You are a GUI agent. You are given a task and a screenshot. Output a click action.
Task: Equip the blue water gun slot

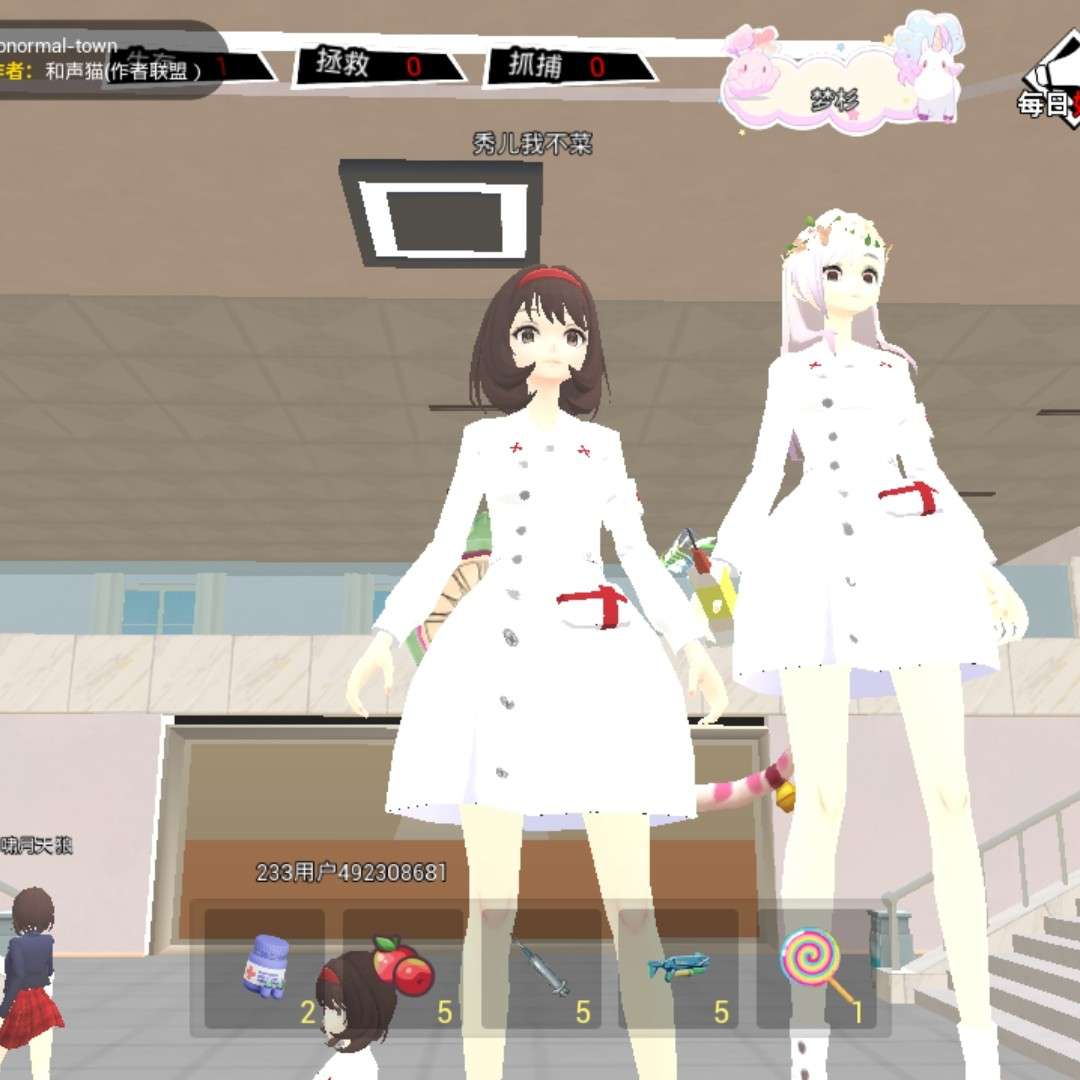click(679, 968)
